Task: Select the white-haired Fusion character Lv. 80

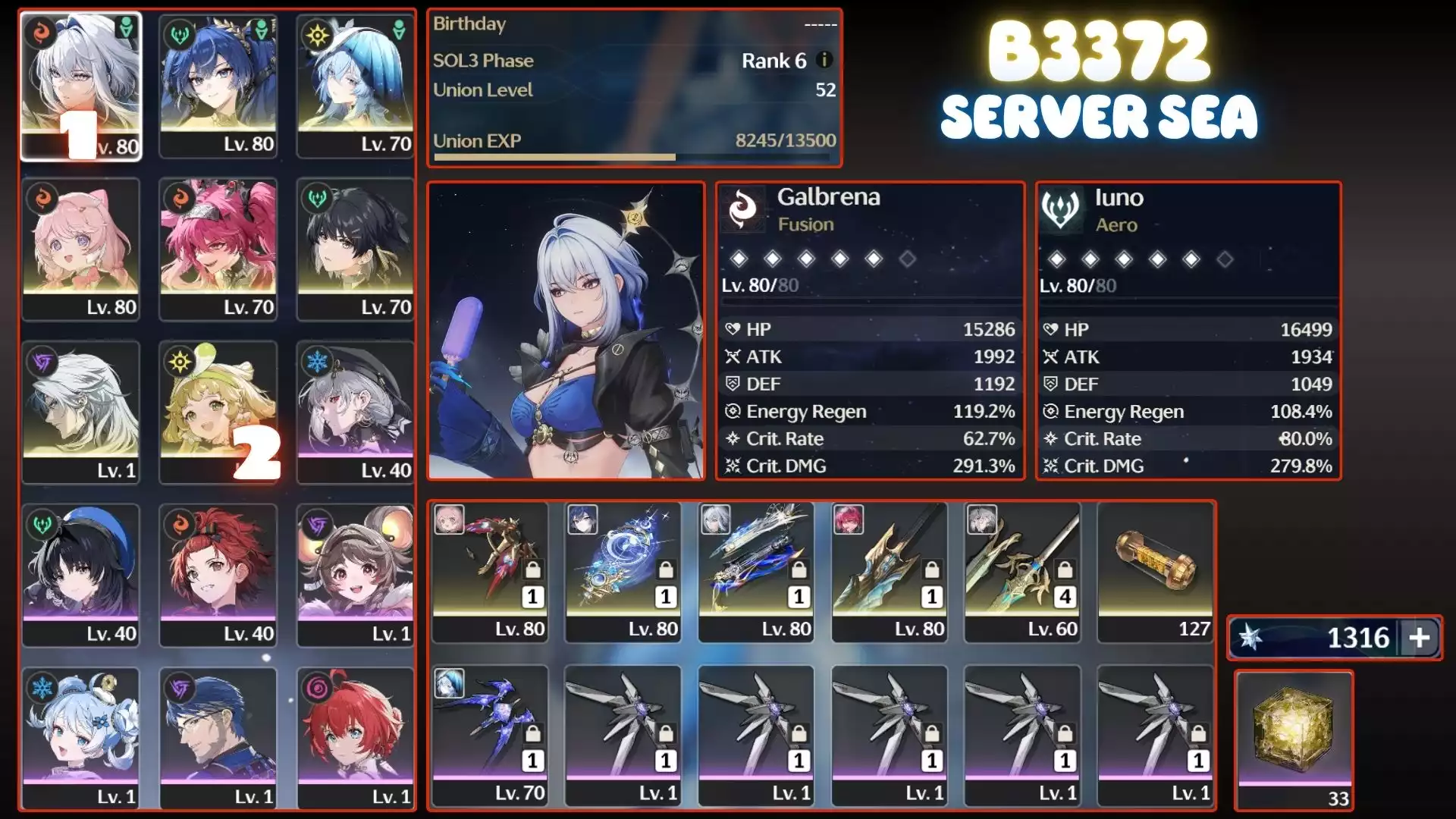Action: point(80,85)
